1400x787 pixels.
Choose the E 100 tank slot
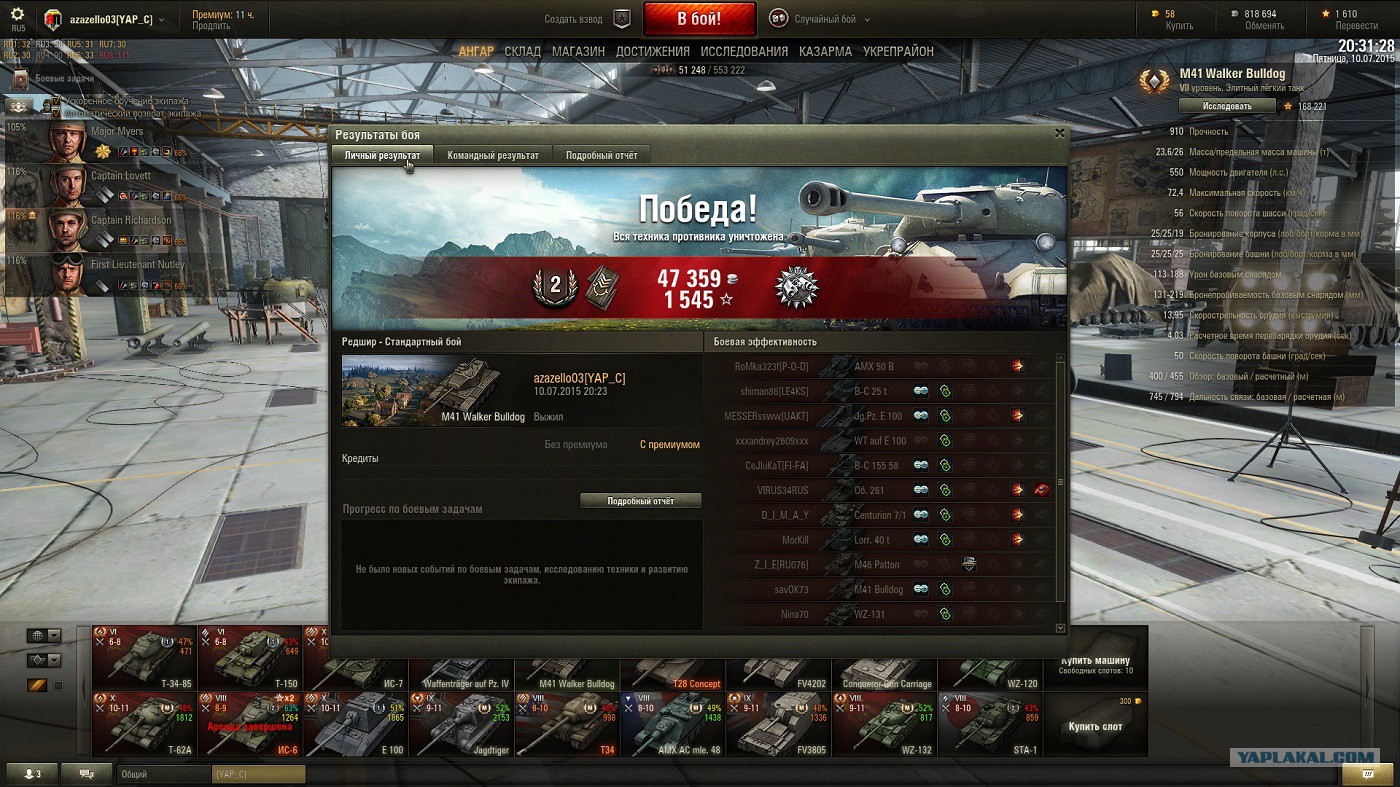[355, 724]
